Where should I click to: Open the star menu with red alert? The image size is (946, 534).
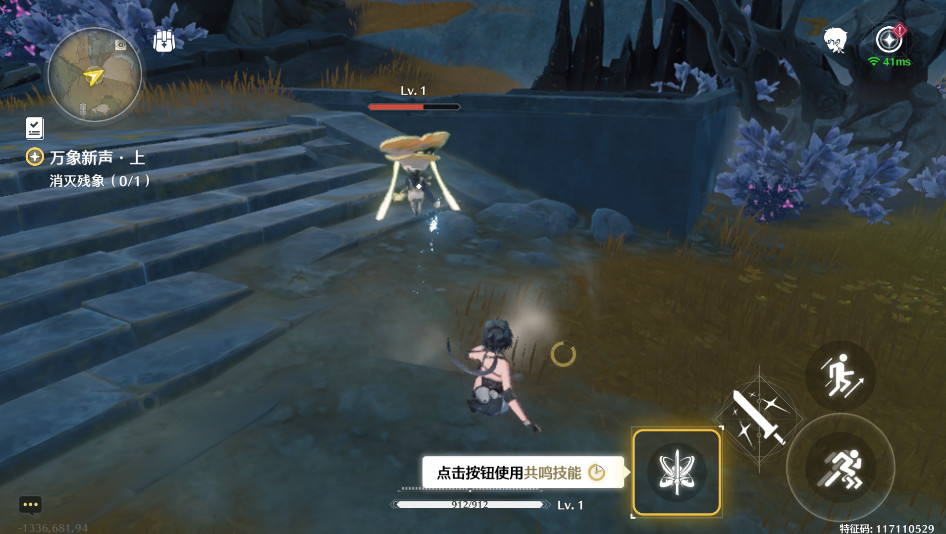[888, 39]
